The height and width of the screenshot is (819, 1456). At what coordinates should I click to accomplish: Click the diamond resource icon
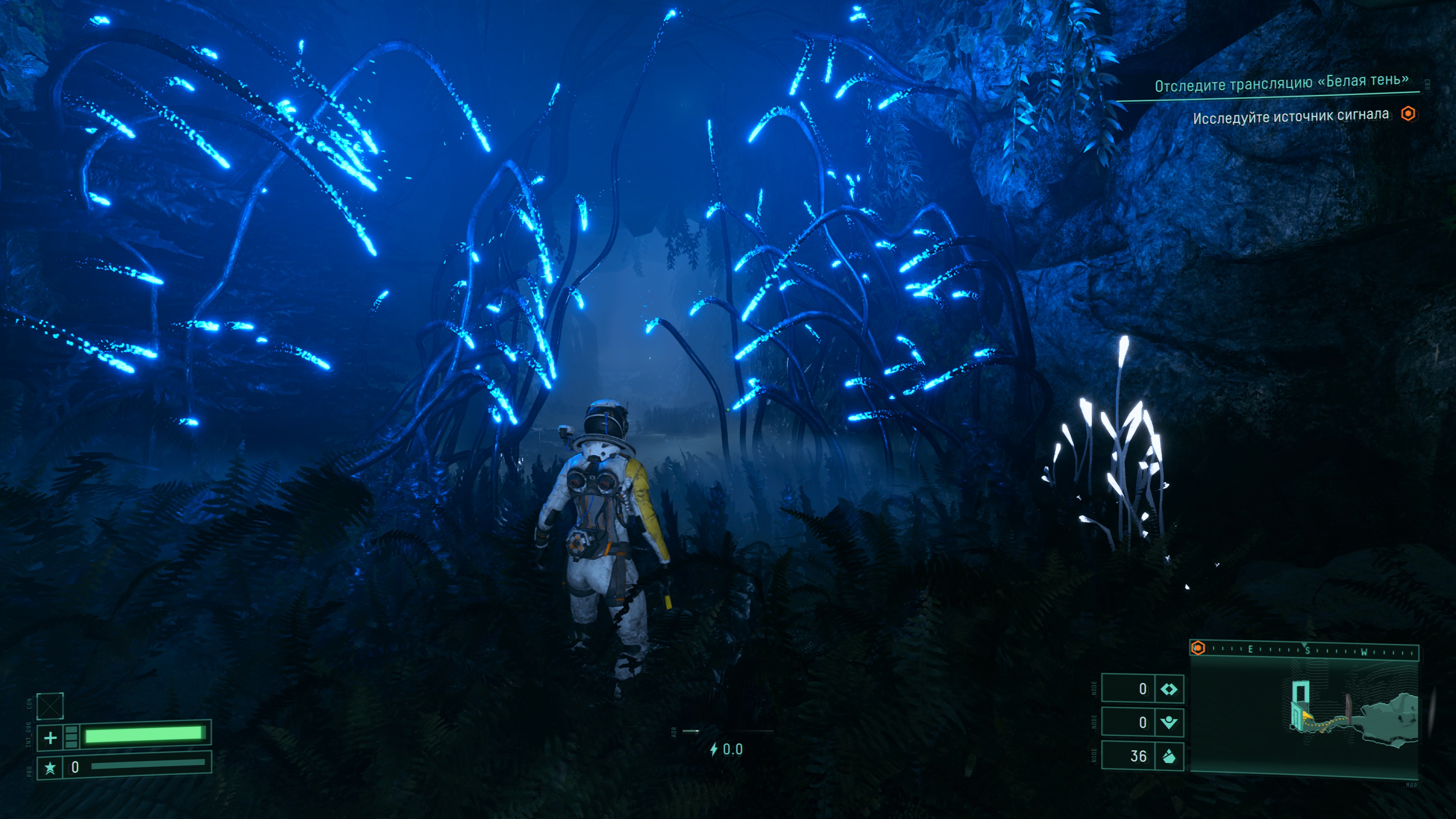pos(1168,689)
